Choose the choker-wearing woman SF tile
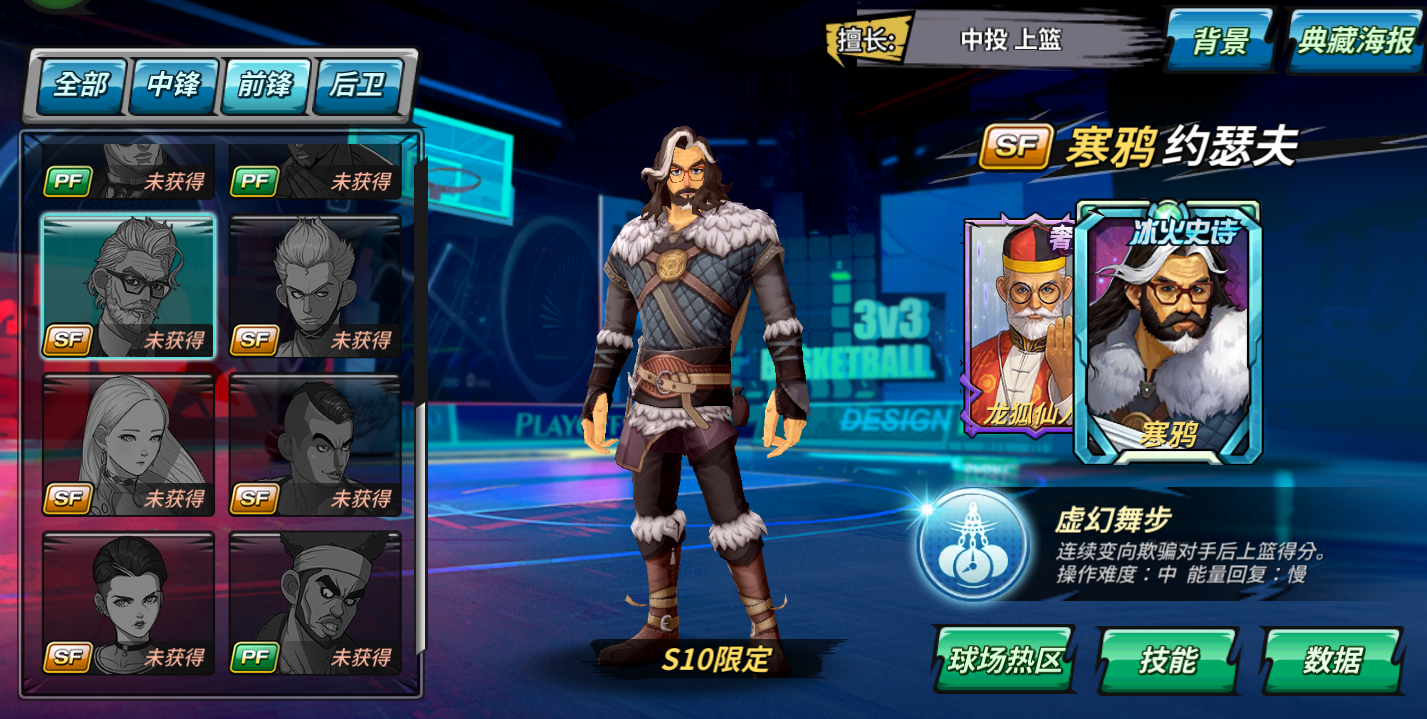The image size is (1427, 719). click(128, 603)
